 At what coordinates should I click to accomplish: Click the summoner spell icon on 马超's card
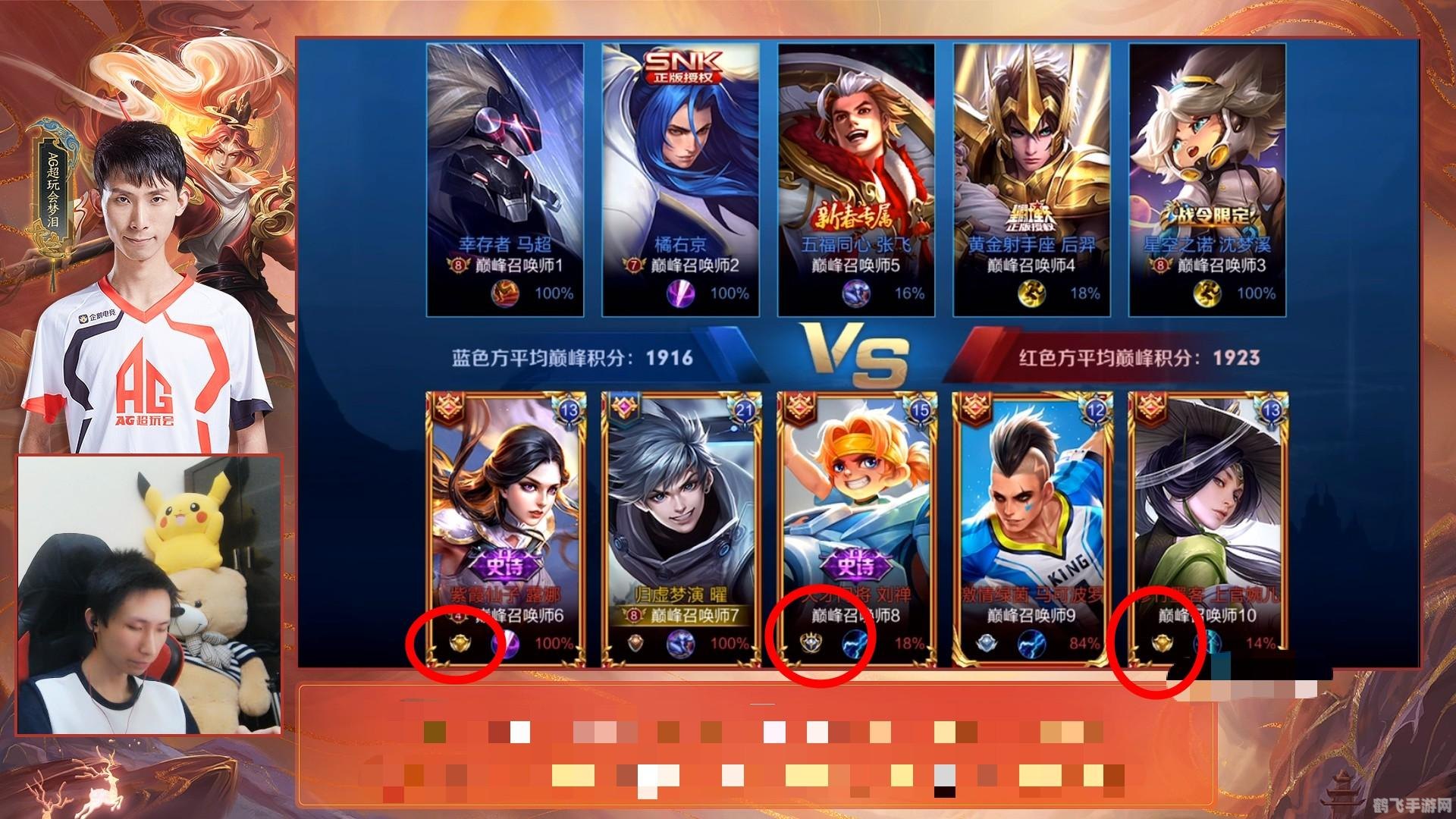point(504,293)
